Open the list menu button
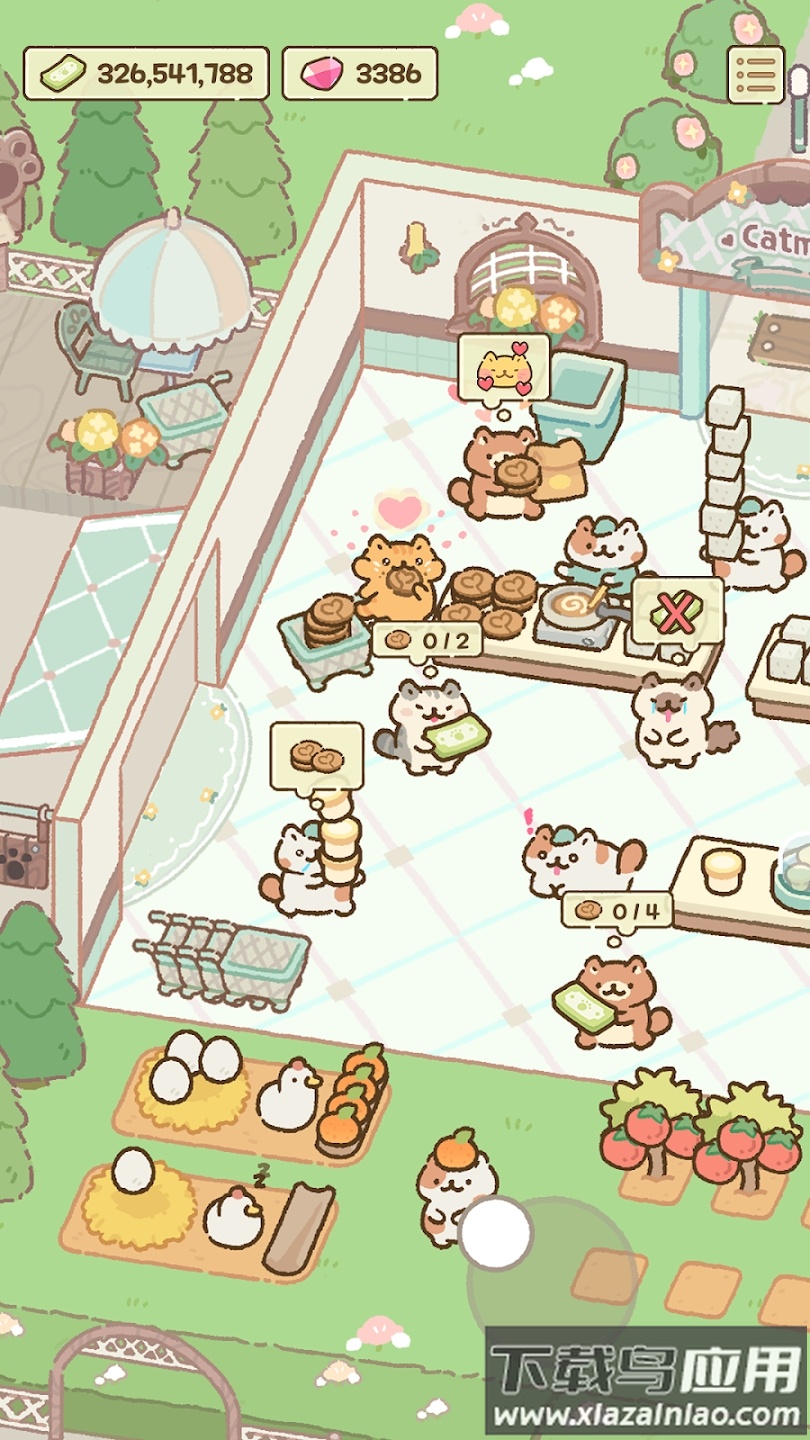Screen dimensions: 810x1440 755,74
